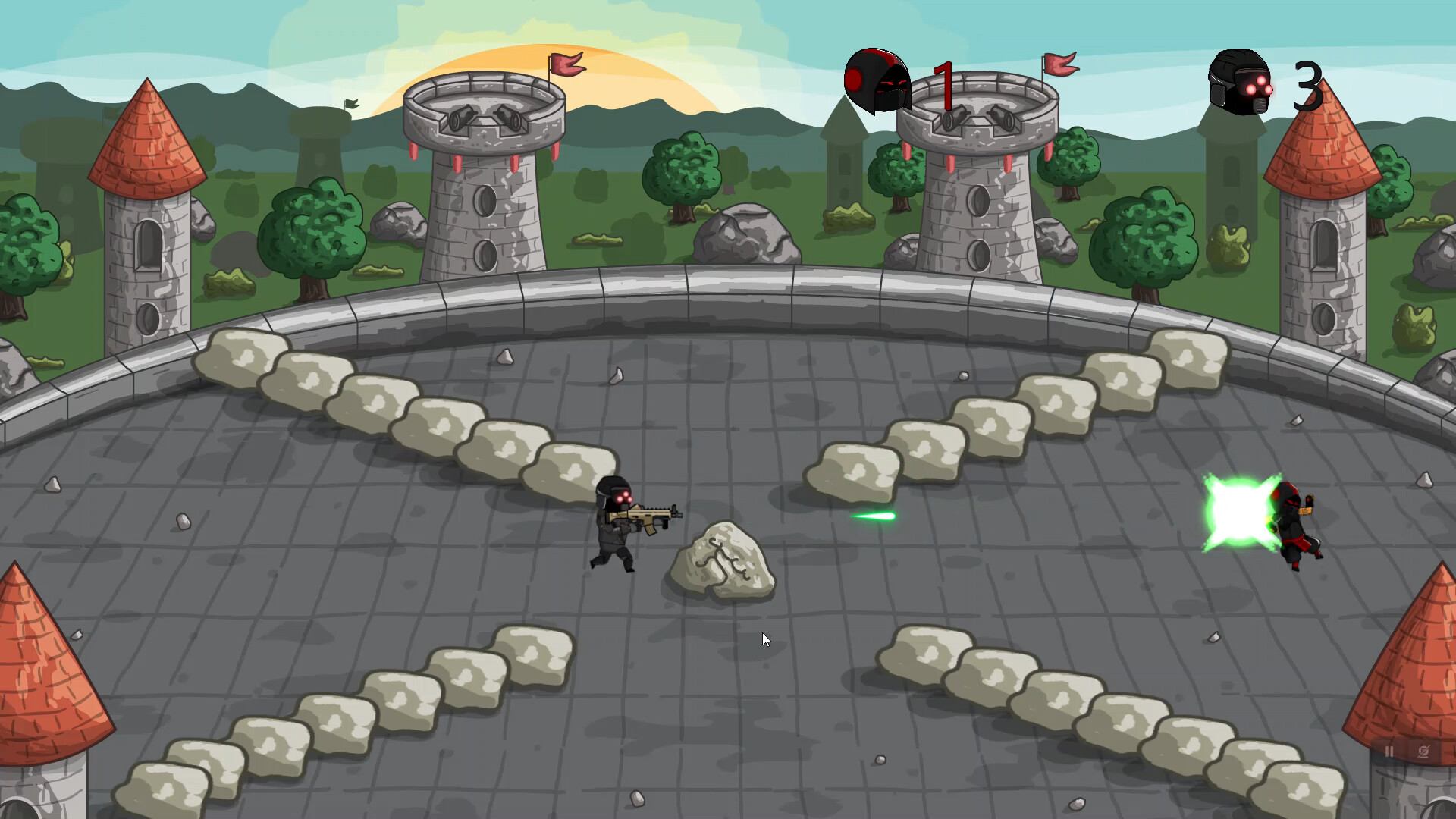The width and height of the screenshot is (1456, 819).
Task: Select the gas-mask player avatar showing score 3
Action: (1240, 83)
